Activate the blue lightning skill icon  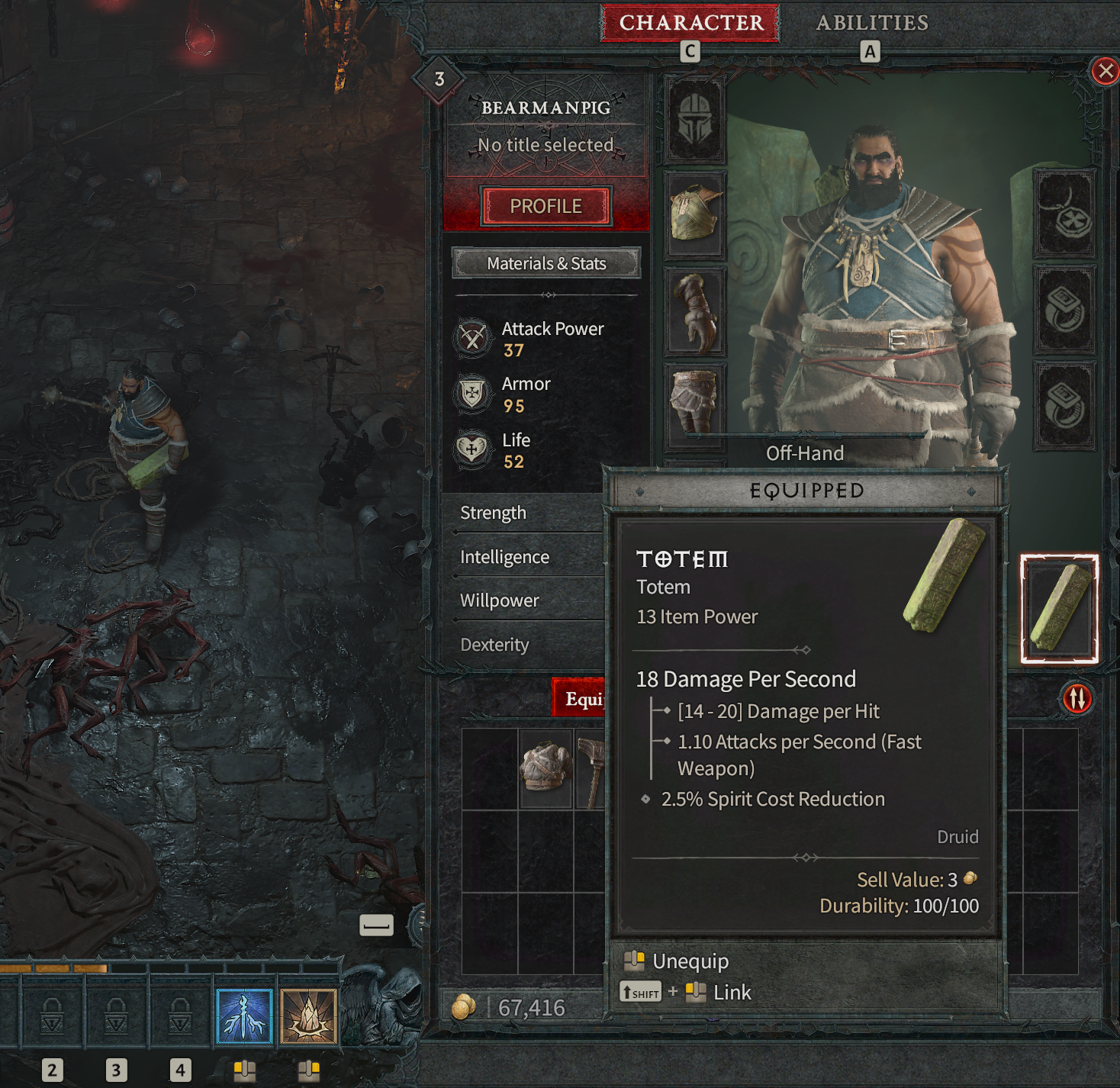[244, 1016]
